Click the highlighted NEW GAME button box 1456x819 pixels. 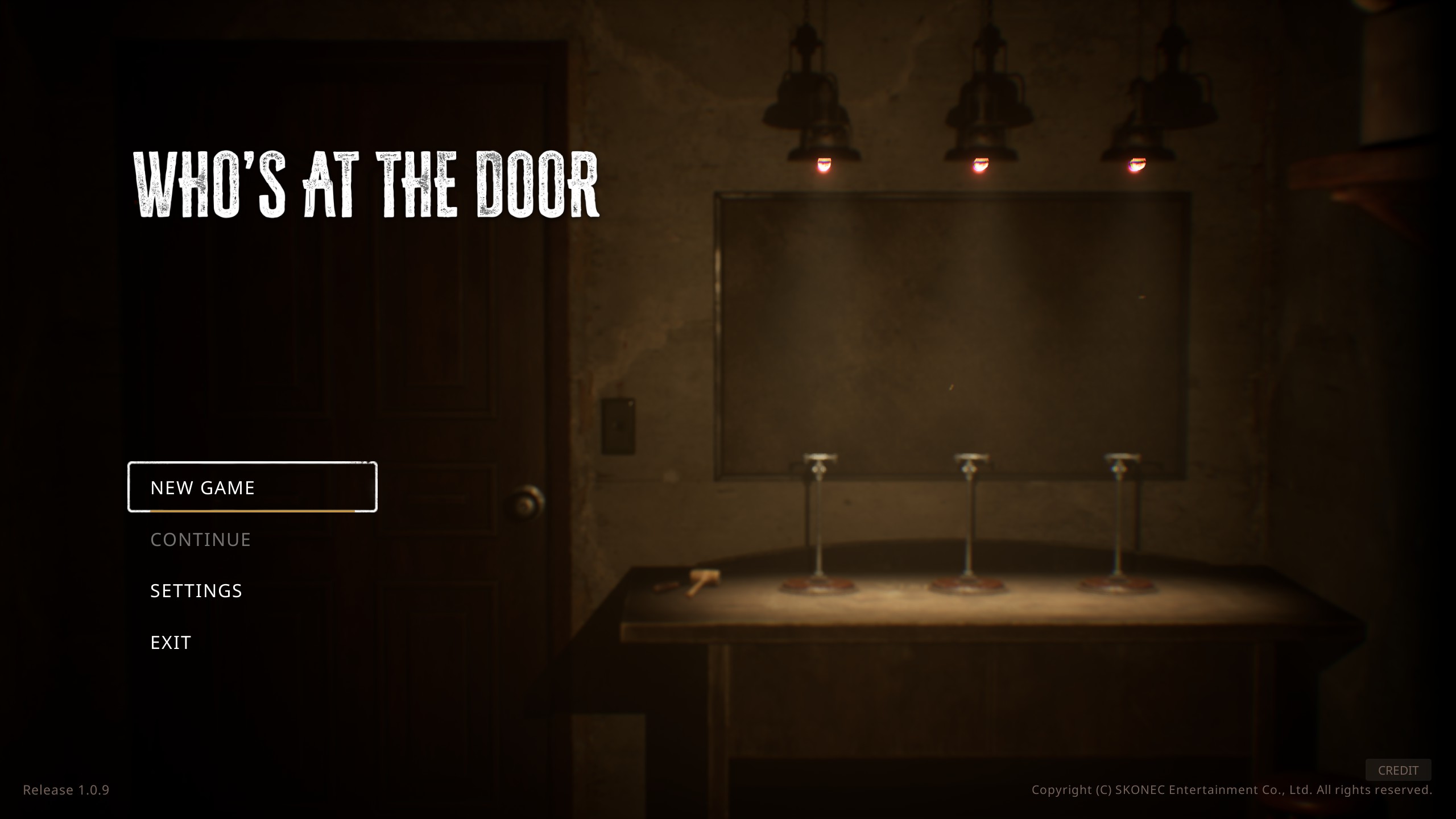(x=253, y=487)
